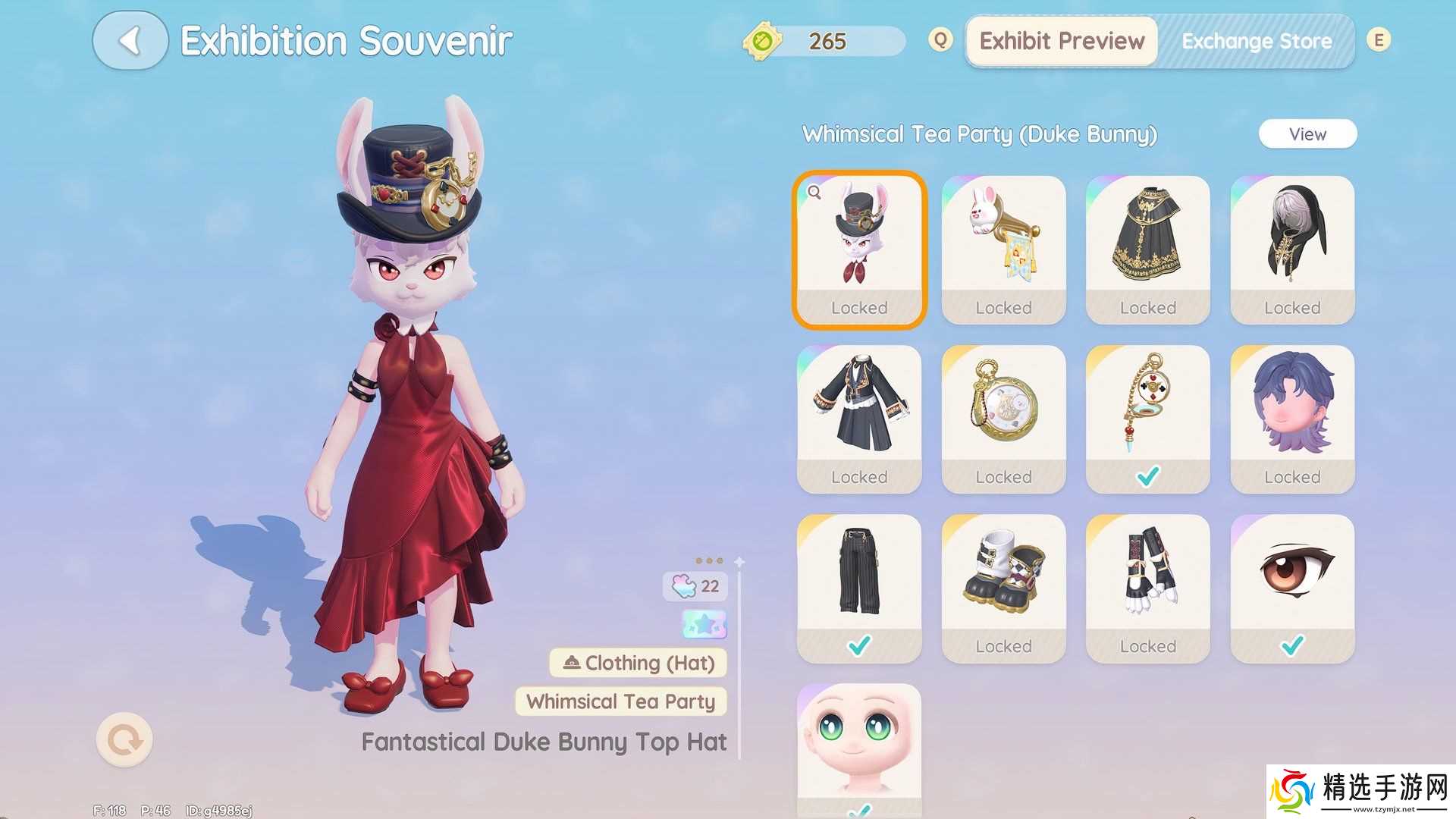Click the rainbow star rarity badge
1456x819 pixels.
(x=704, y=624)
